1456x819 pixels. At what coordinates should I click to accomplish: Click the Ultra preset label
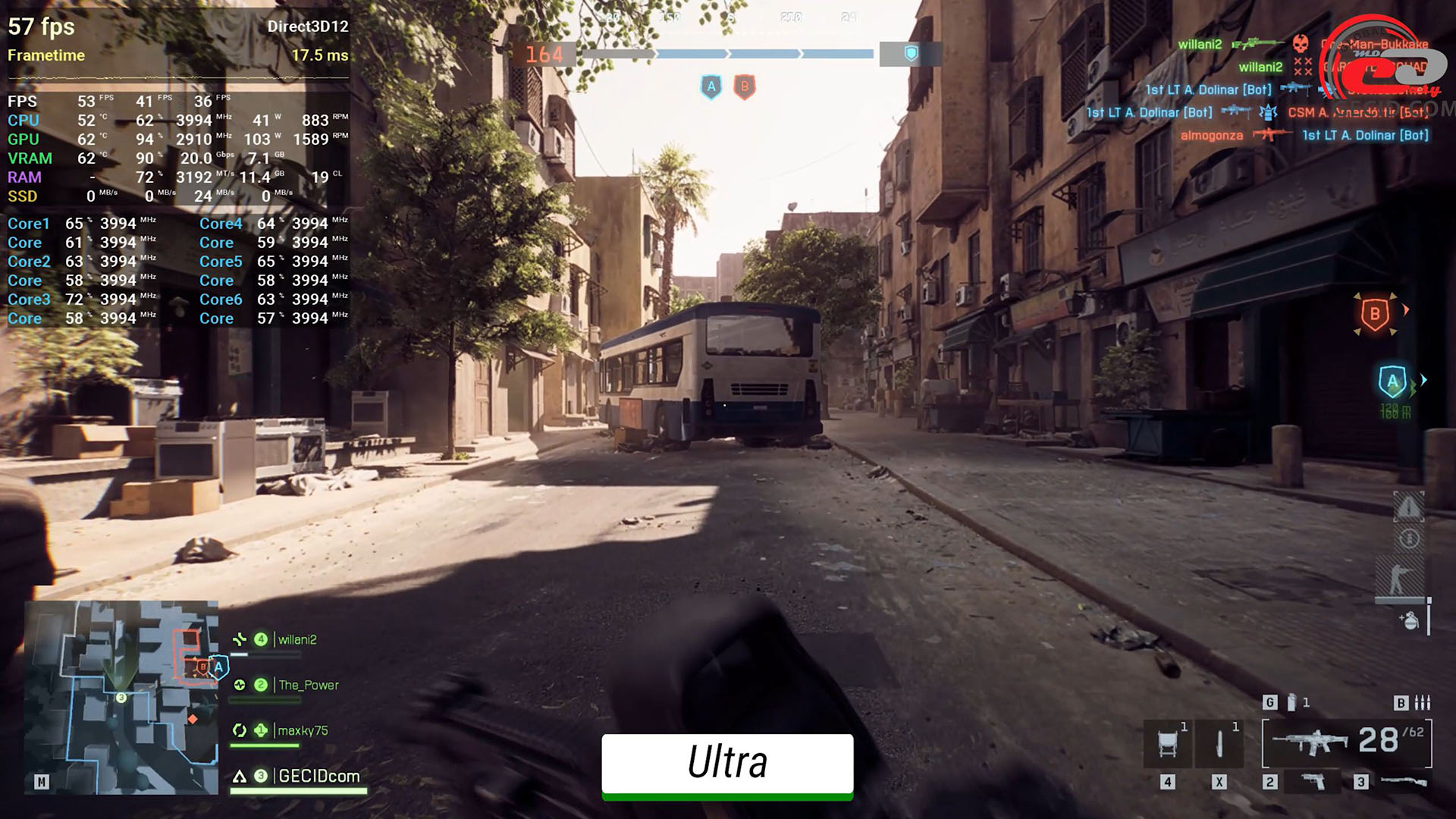click(727, 763)
